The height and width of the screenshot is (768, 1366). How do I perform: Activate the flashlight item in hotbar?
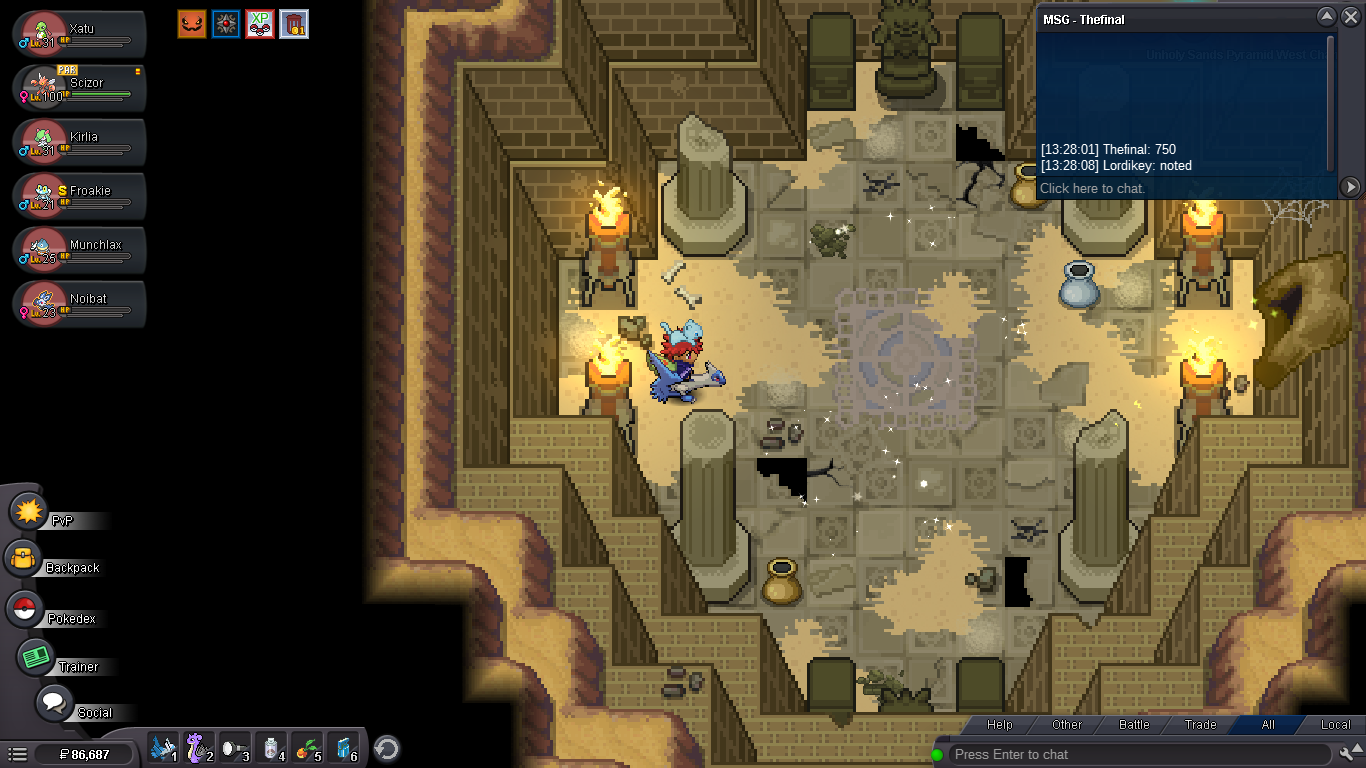233,748
